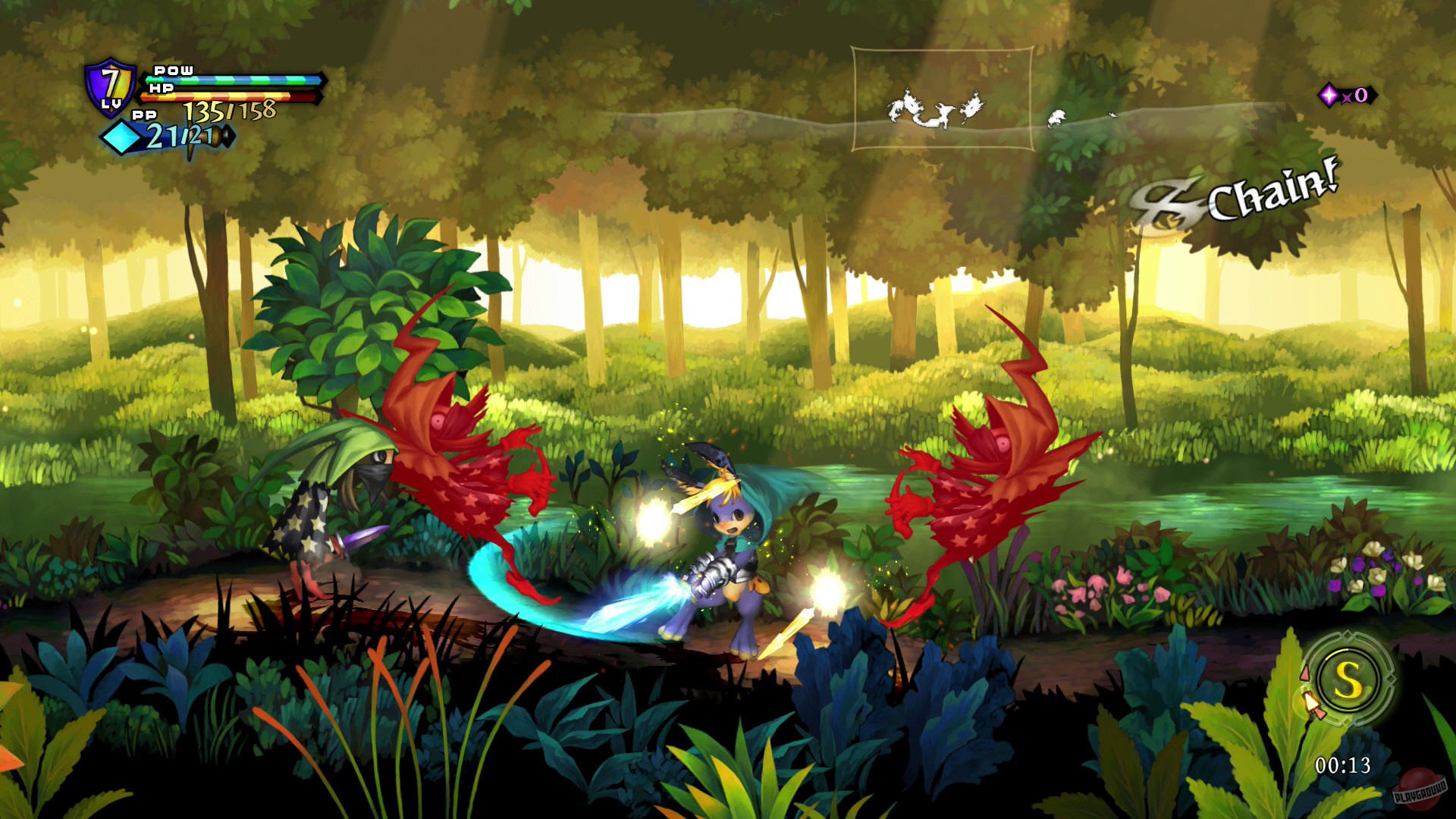
Task: Select the purple sparkle counter icon
Action: (1329, 93)
